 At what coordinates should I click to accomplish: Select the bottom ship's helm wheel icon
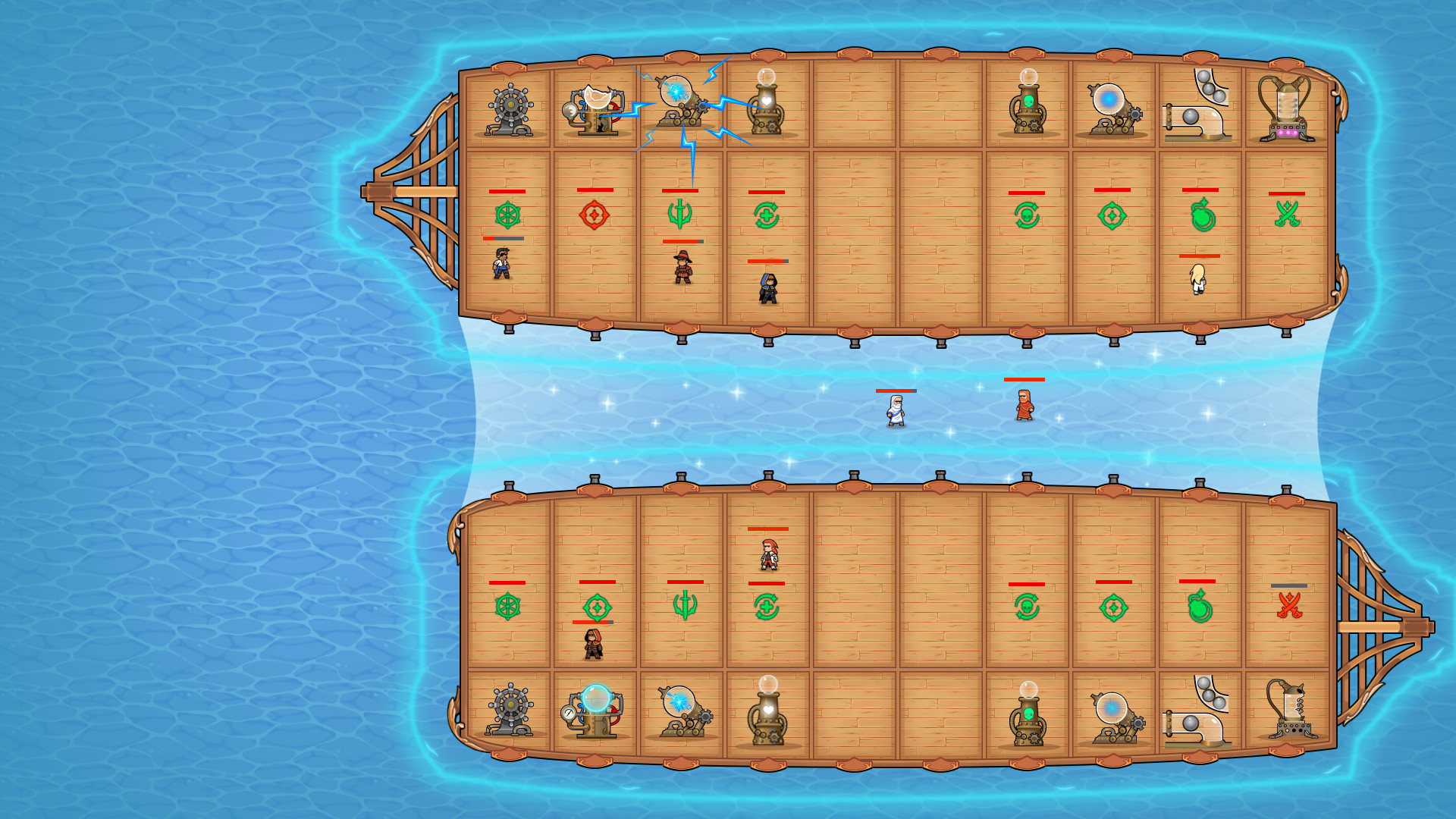(507, 607)
